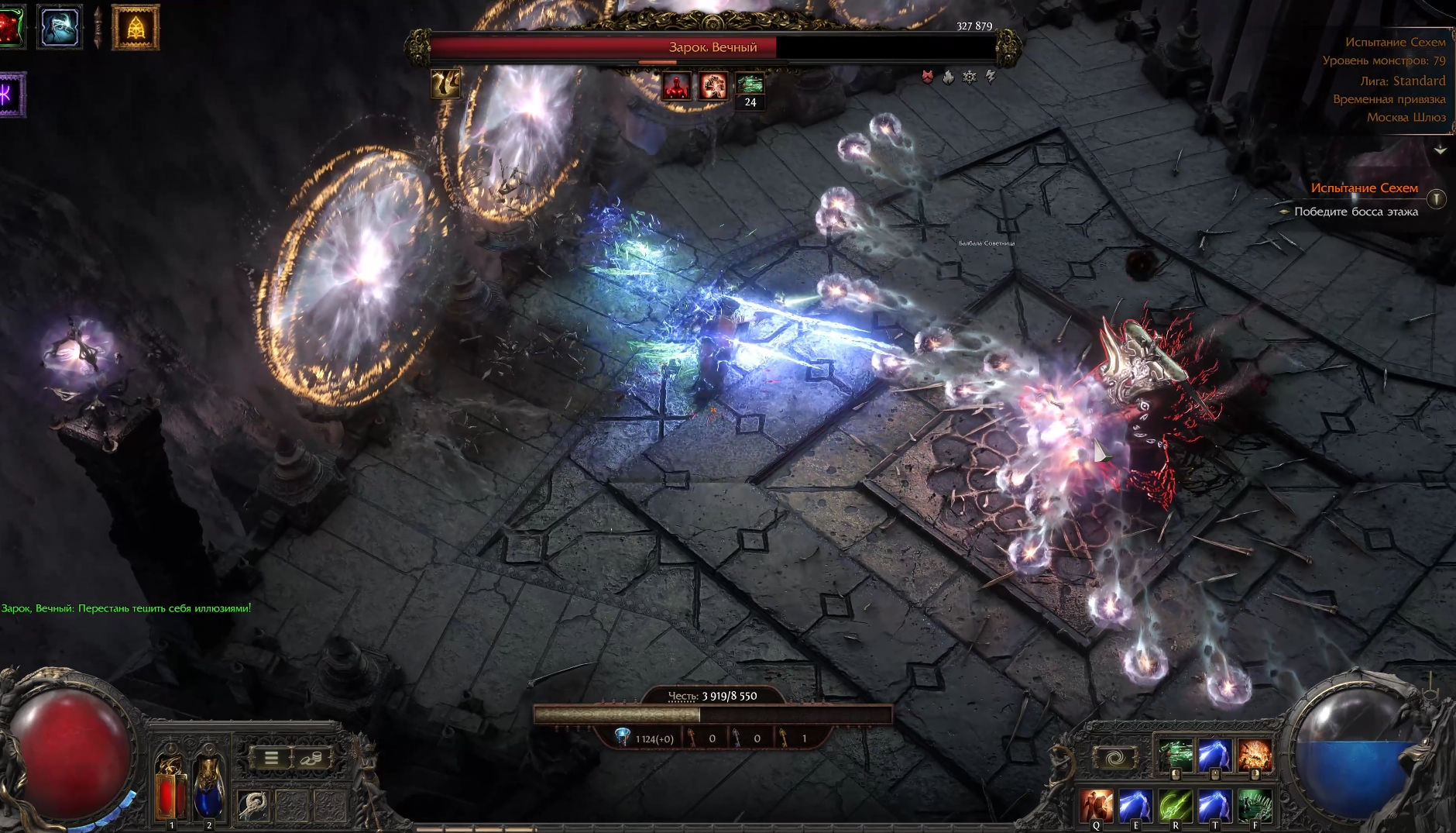The image size is (1456, 833).
Task: Open the main menu hamburger button
Action: 271,758
